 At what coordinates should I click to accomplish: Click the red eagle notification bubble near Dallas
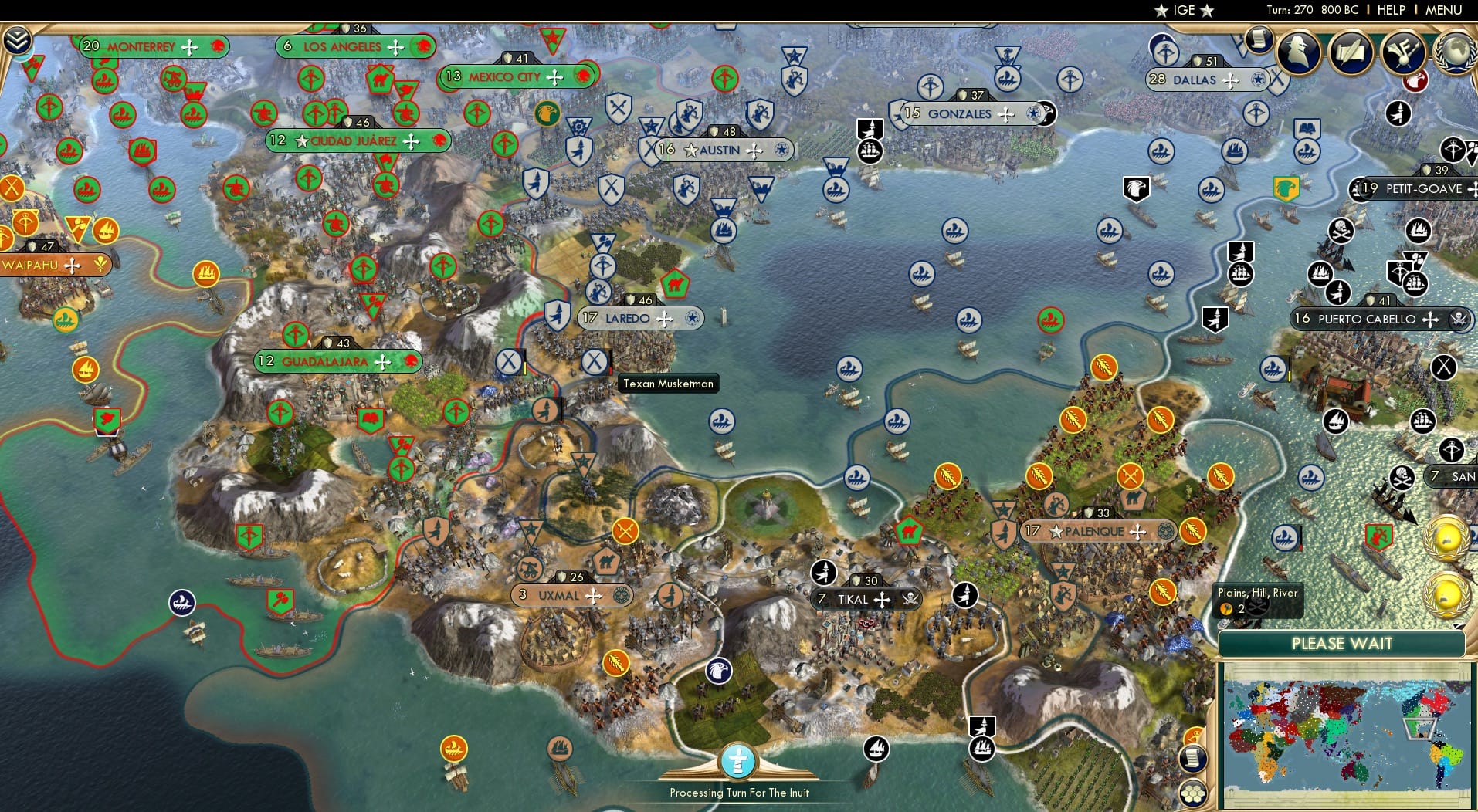coord(1415,83)
